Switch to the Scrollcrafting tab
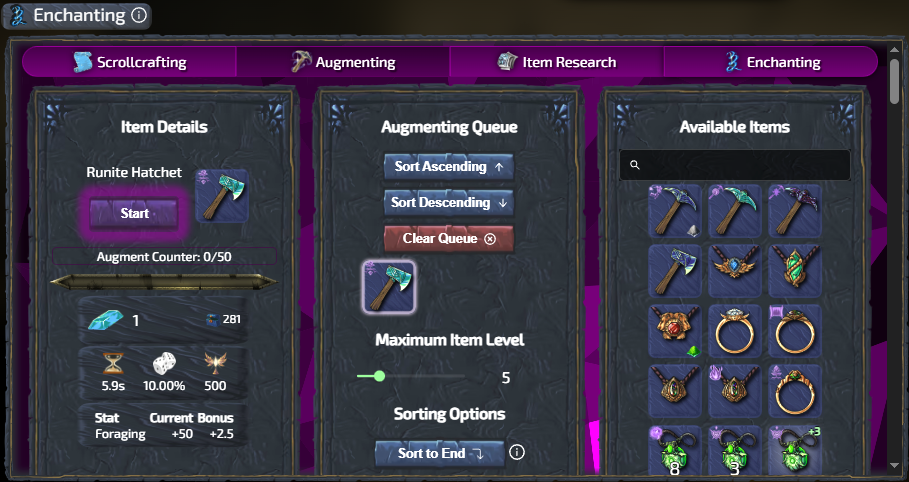 (130, 62)
